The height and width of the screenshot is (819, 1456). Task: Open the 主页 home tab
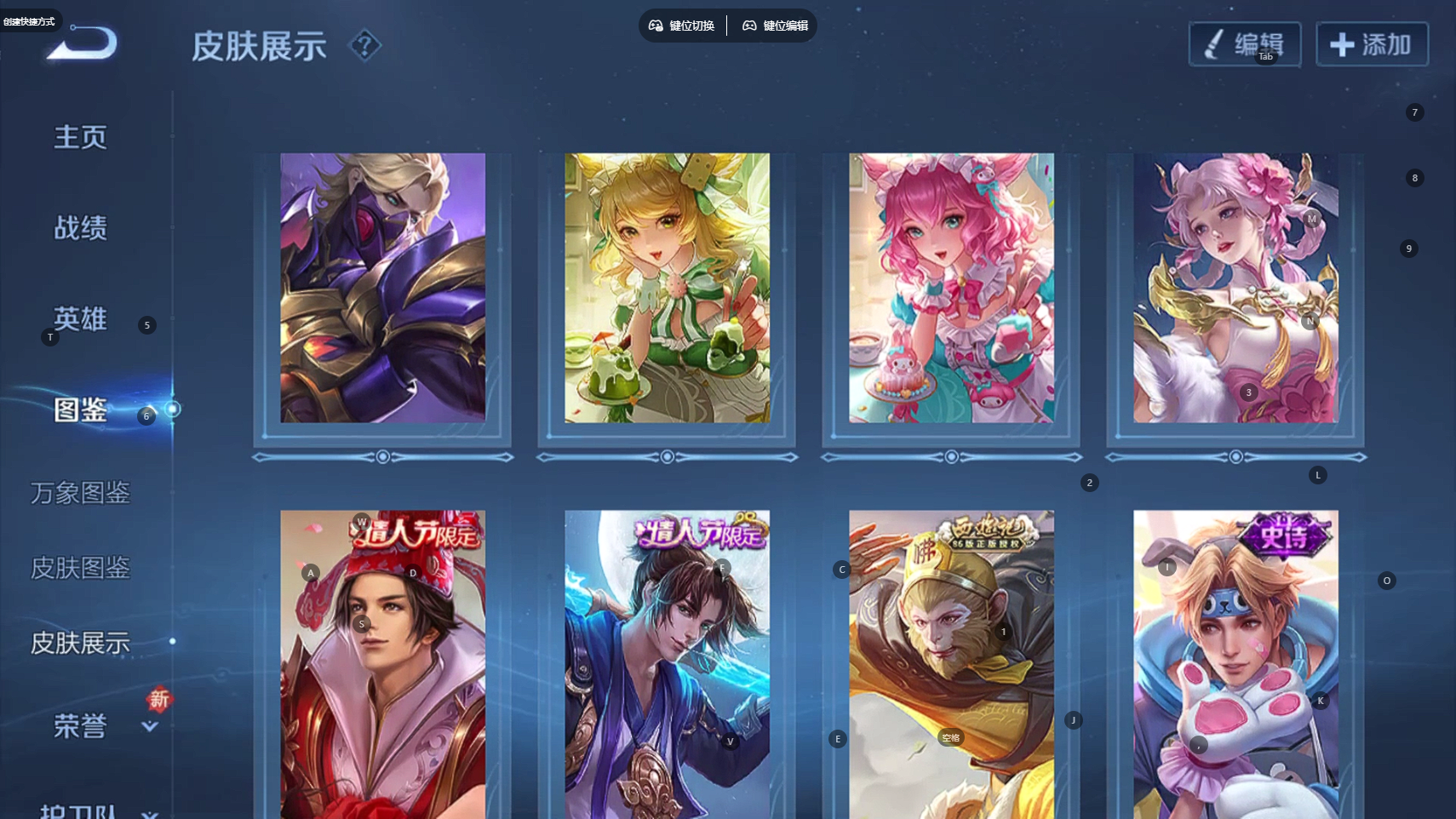tap(80, 137)
